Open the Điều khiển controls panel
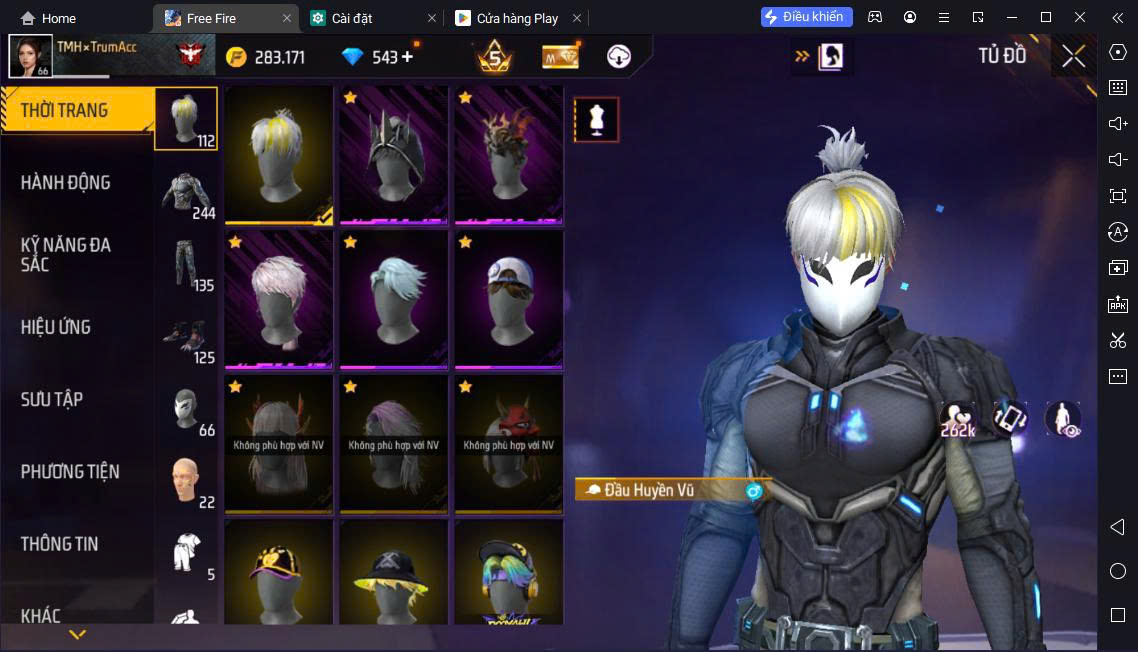Viewport: 1138px width, 652px height. tap(807, 17)
